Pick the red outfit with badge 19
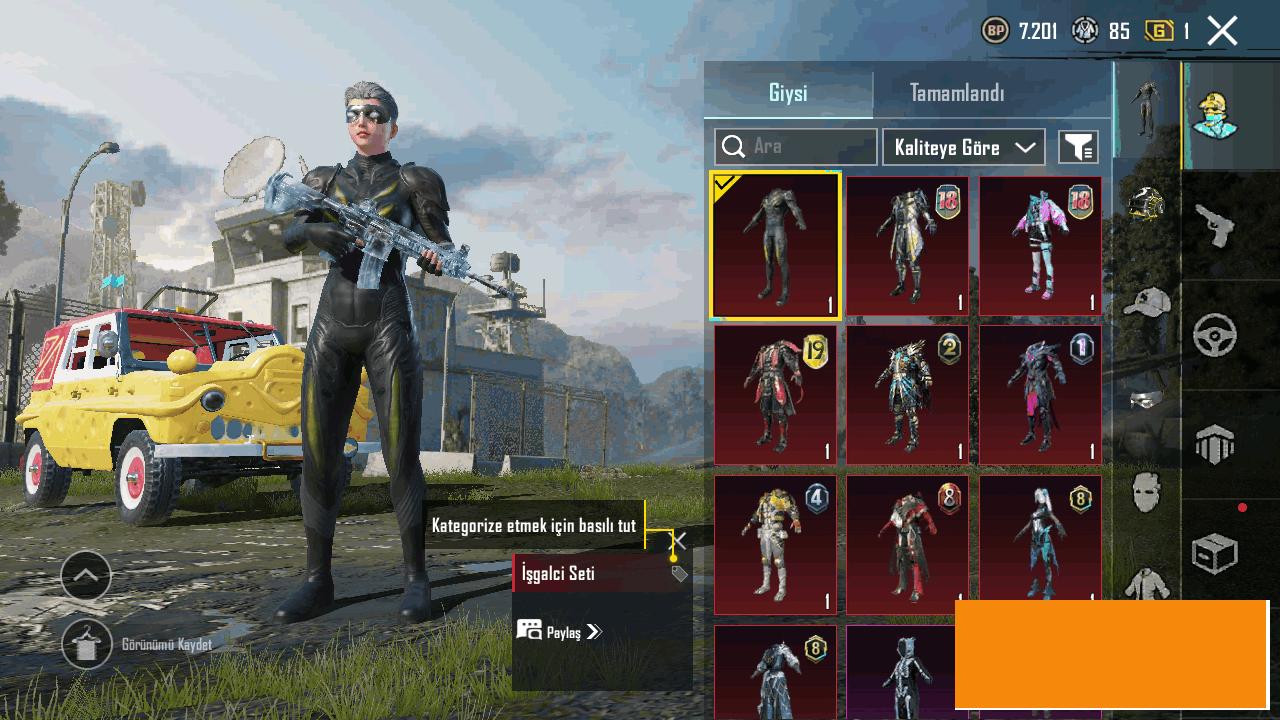 coord(775,395)
